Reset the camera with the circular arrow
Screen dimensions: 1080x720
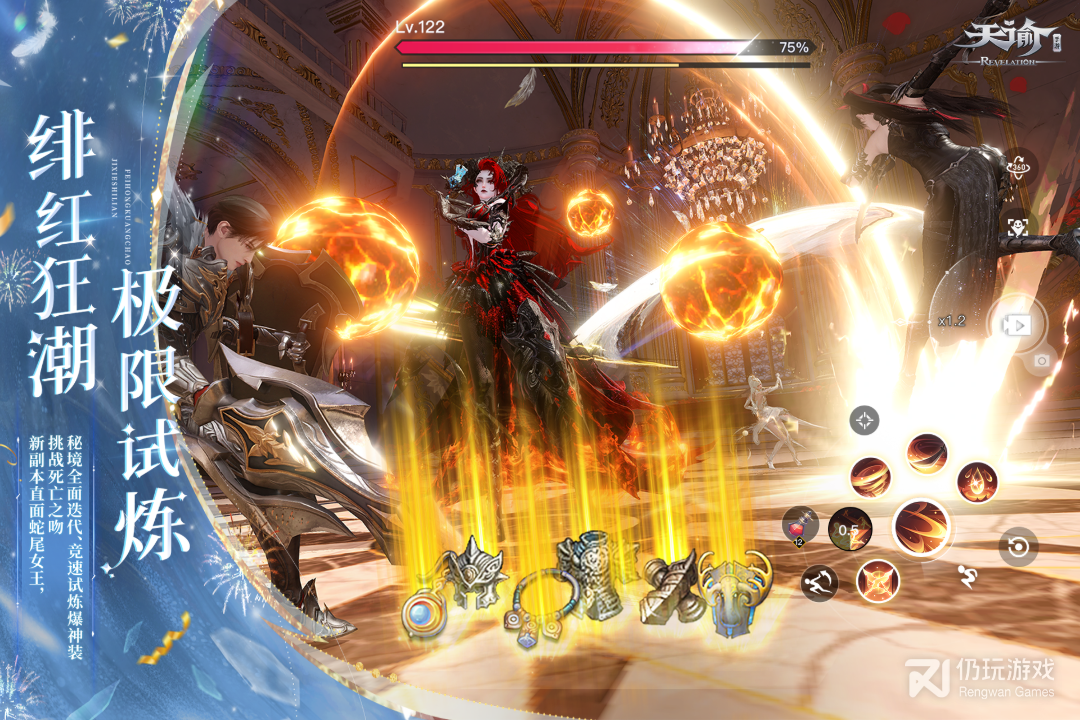[1018, 547]
